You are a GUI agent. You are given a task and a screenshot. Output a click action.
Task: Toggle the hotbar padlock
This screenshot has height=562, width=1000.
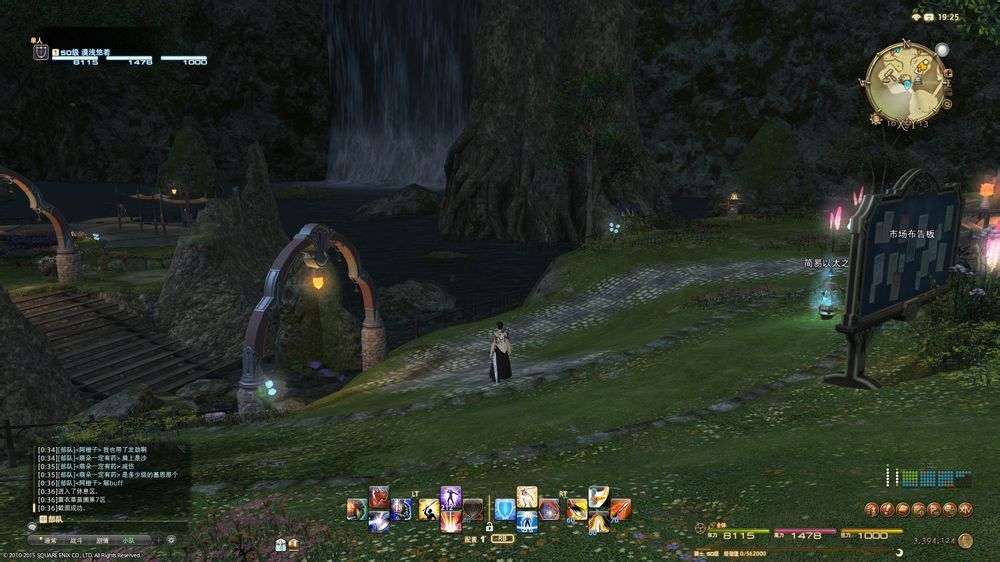point(489,526)
